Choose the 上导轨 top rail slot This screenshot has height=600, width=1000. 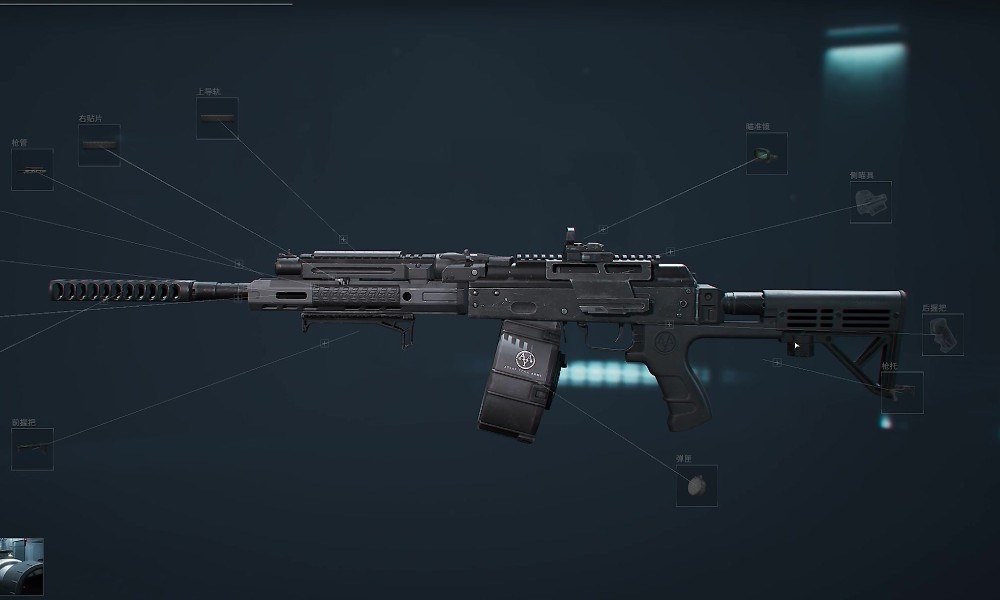[x=217, y=118]
